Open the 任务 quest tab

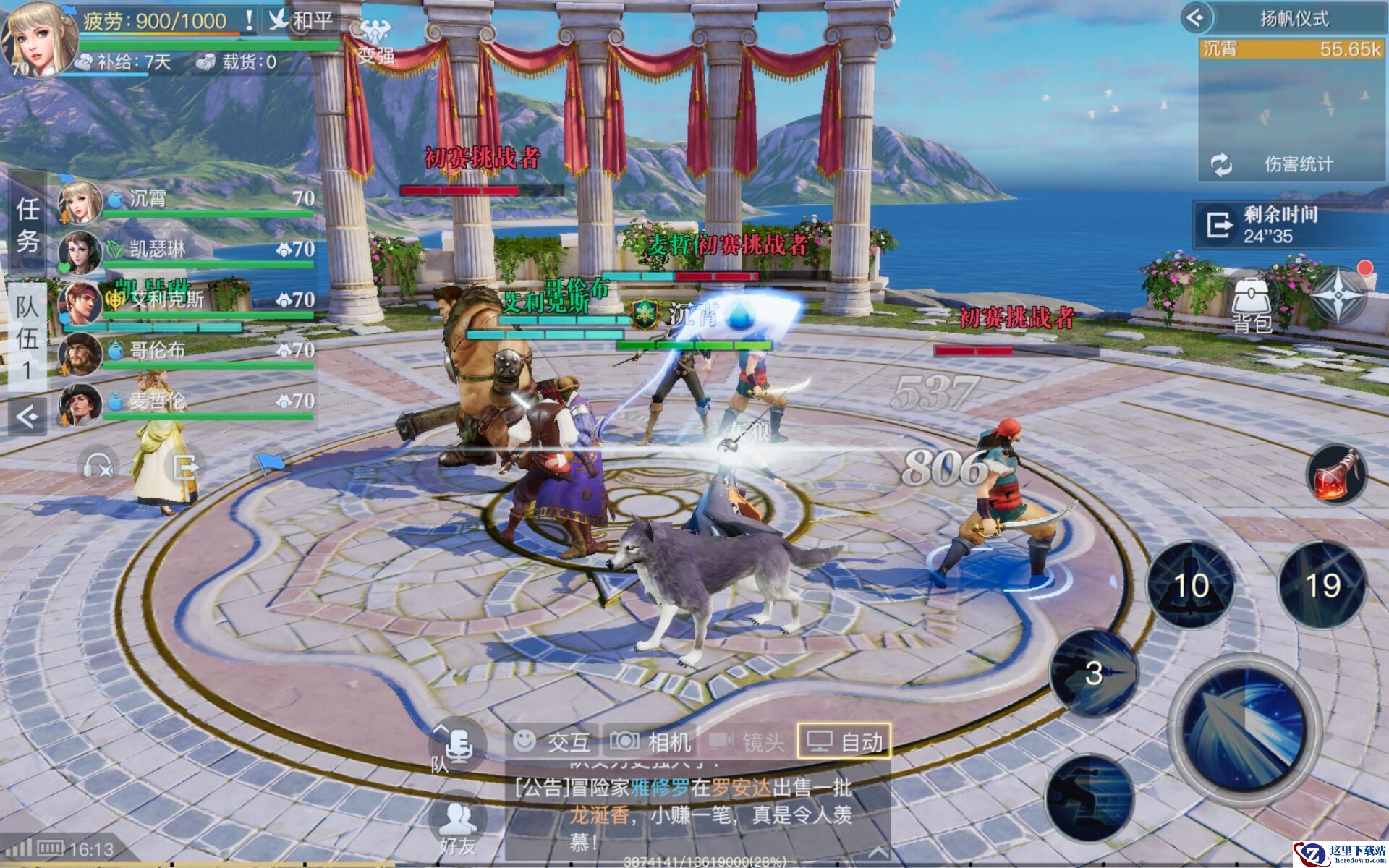[27, 224]
